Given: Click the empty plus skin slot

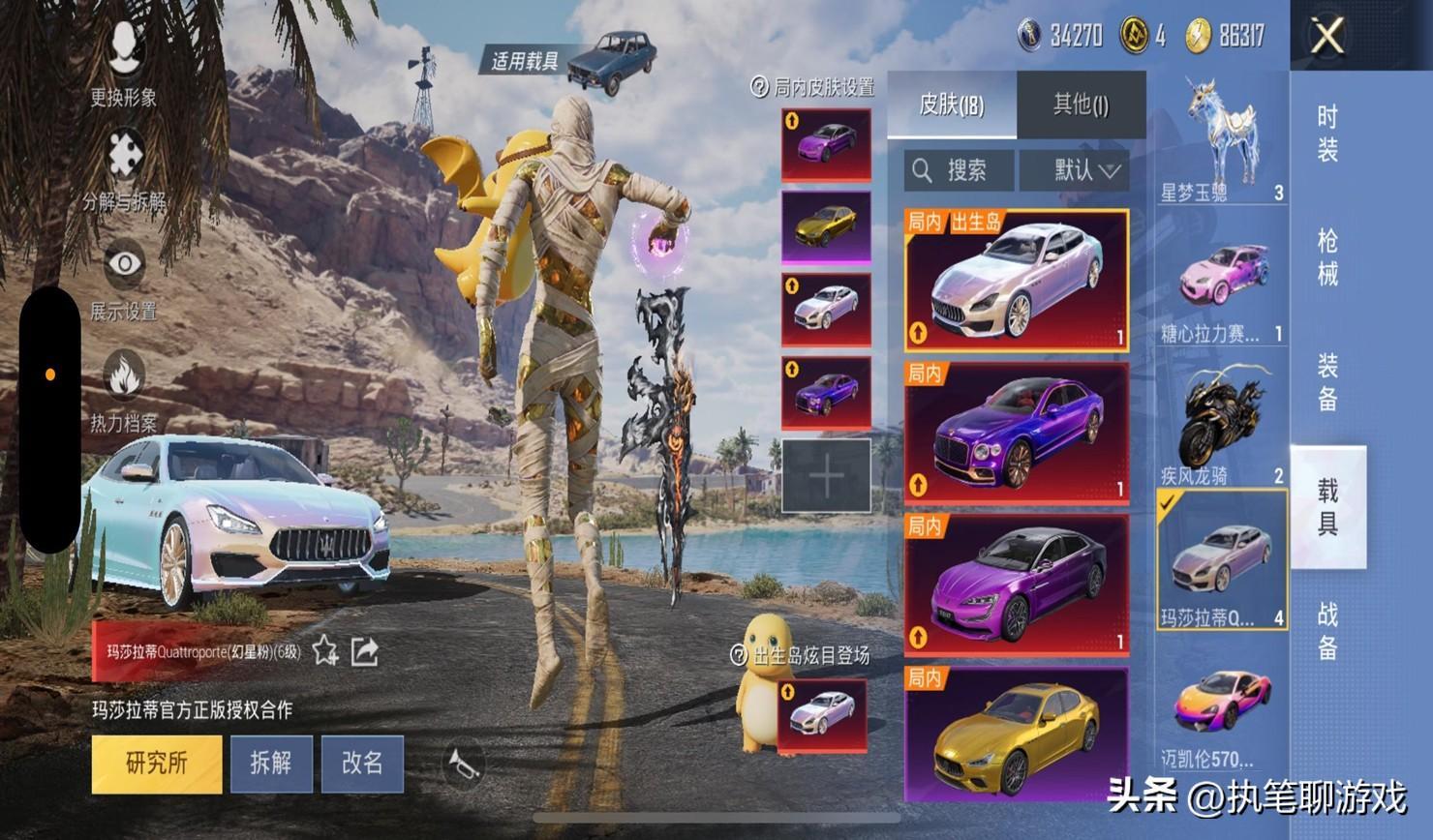Looking at the screenshot, I should coord(826,475).
